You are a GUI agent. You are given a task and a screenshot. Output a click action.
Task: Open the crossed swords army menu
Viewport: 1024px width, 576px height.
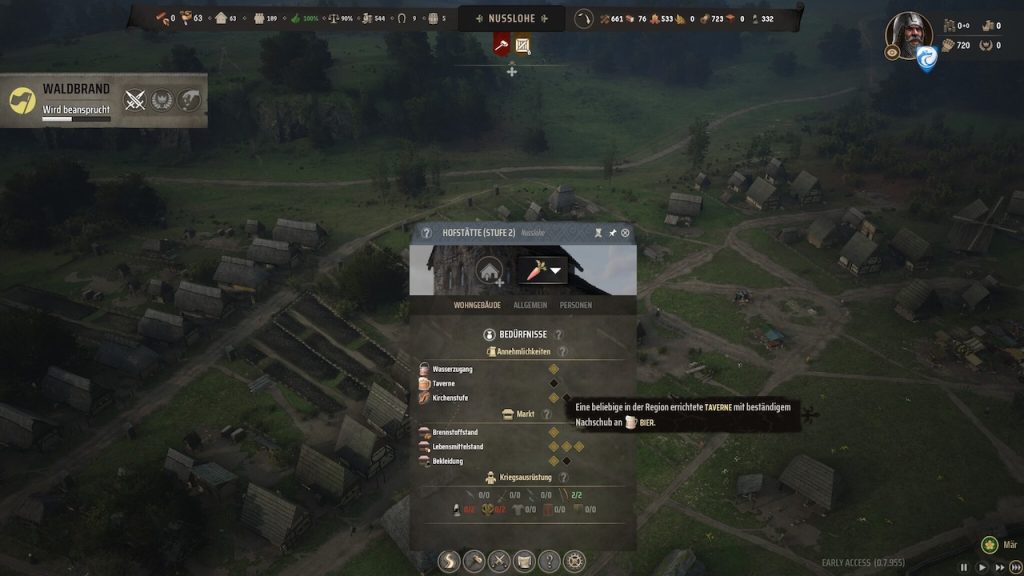point(498,561)
